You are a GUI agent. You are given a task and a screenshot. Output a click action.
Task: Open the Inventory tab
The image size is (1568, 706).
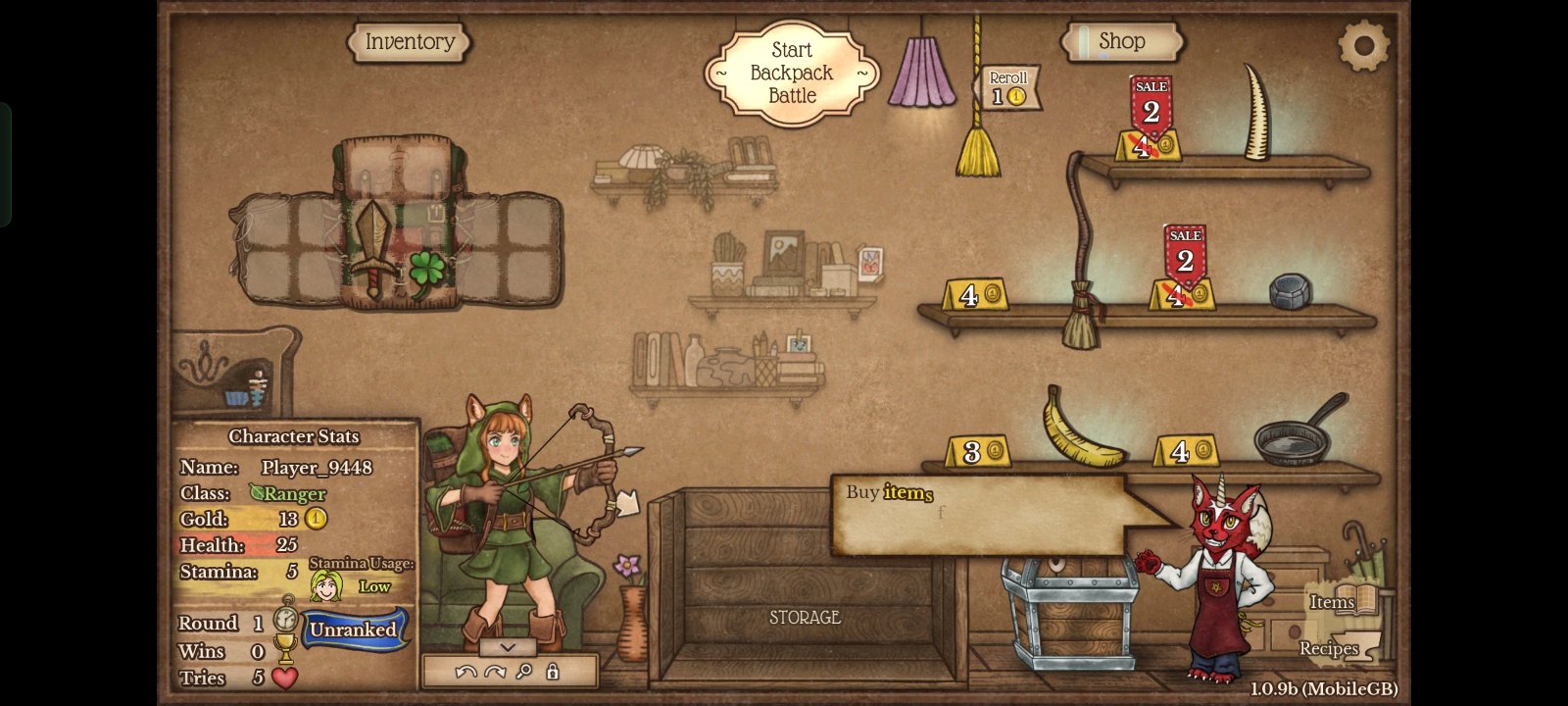pos(410,42)
